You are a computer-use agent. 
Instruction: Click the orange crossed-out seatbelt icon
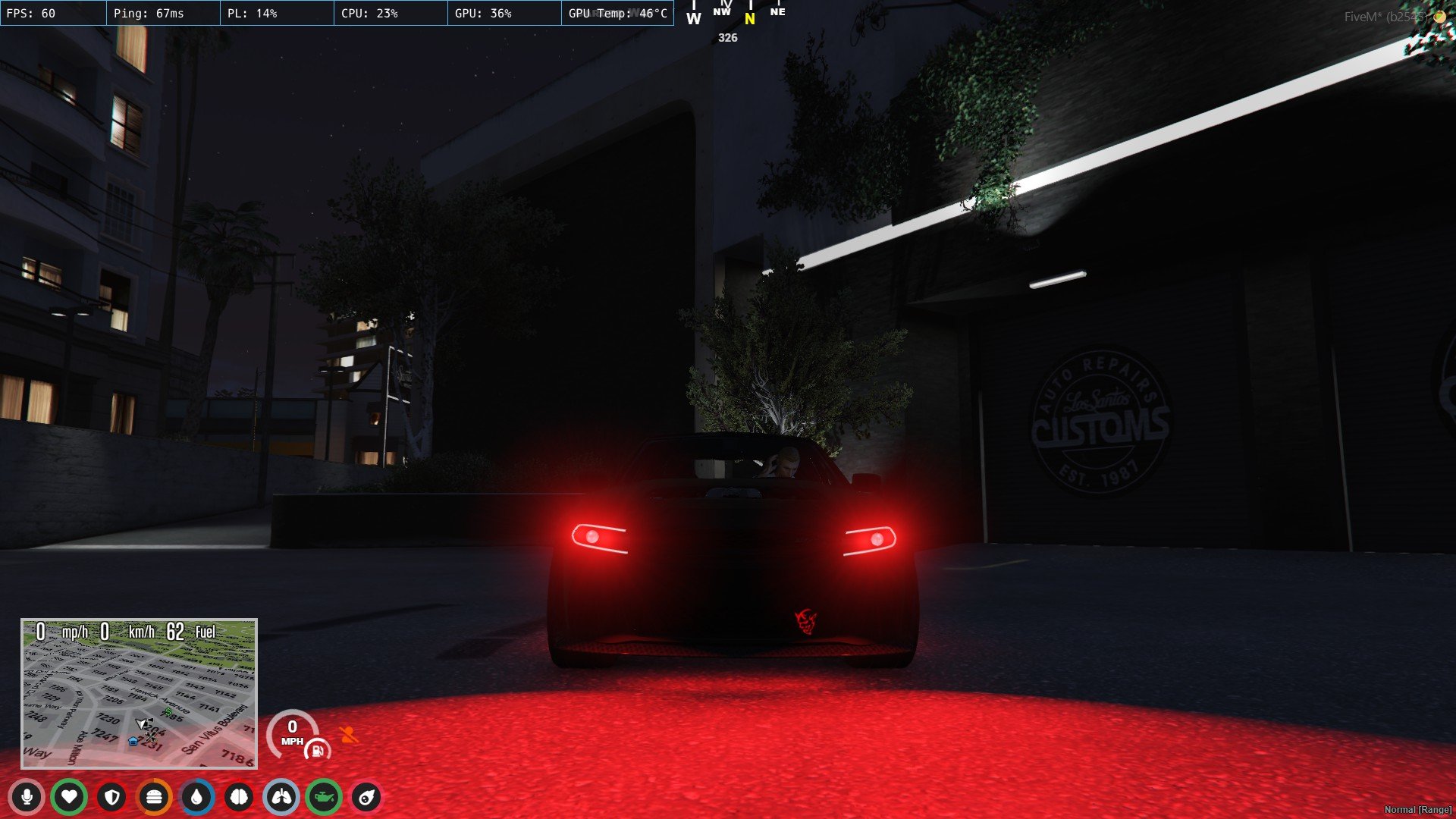point(349,734)
